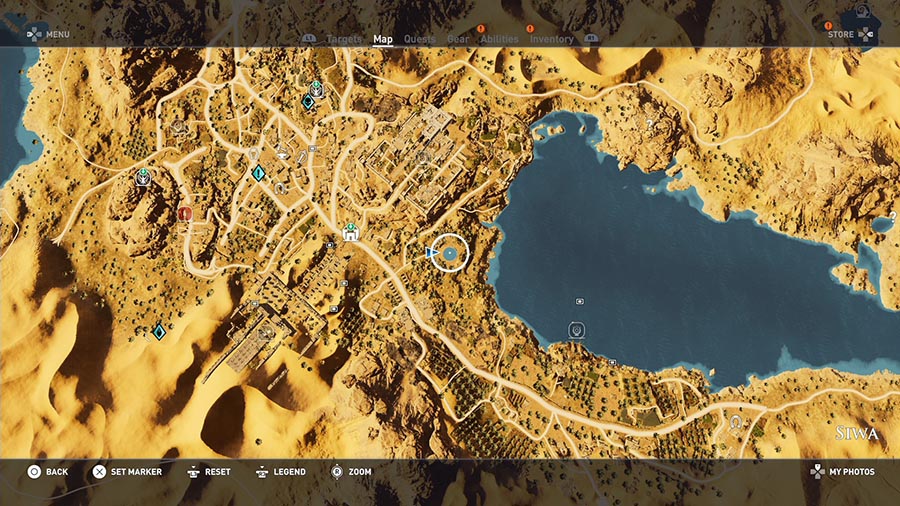
Task: Select the red location marker on the map
Action: pos(185,213)
